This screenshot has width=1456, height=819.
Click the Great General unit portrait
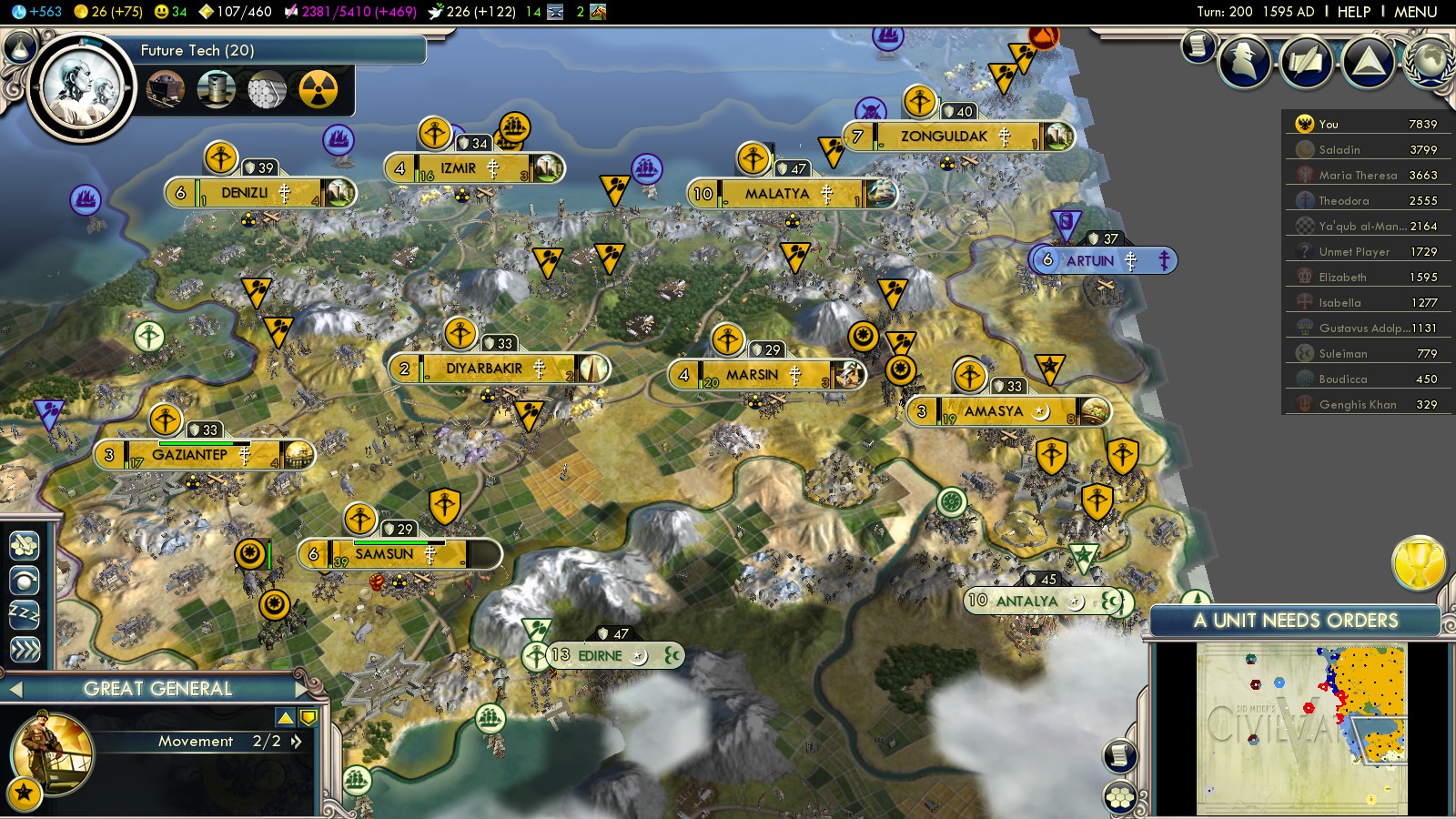[x=51, y=753]
